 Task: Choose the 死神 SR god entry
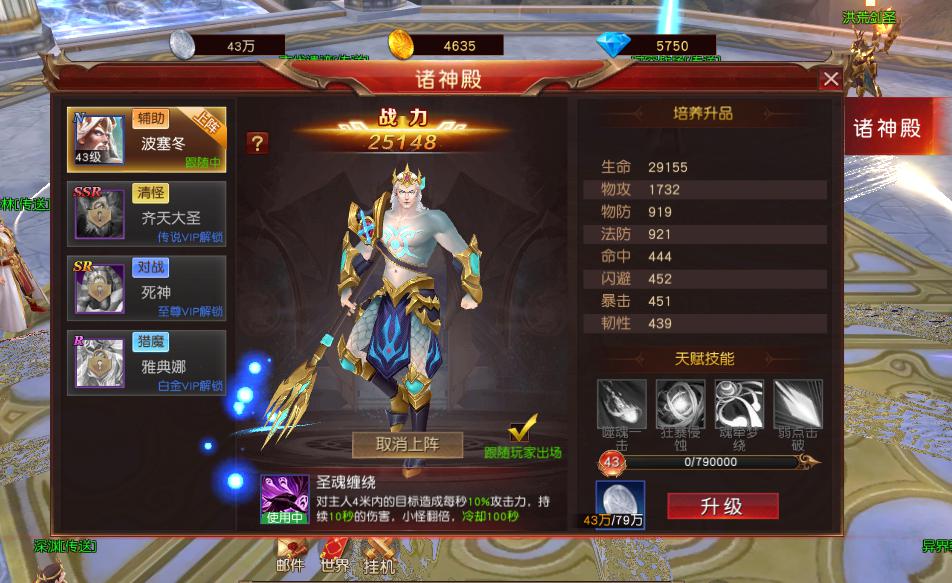click(x=147, y=285)
